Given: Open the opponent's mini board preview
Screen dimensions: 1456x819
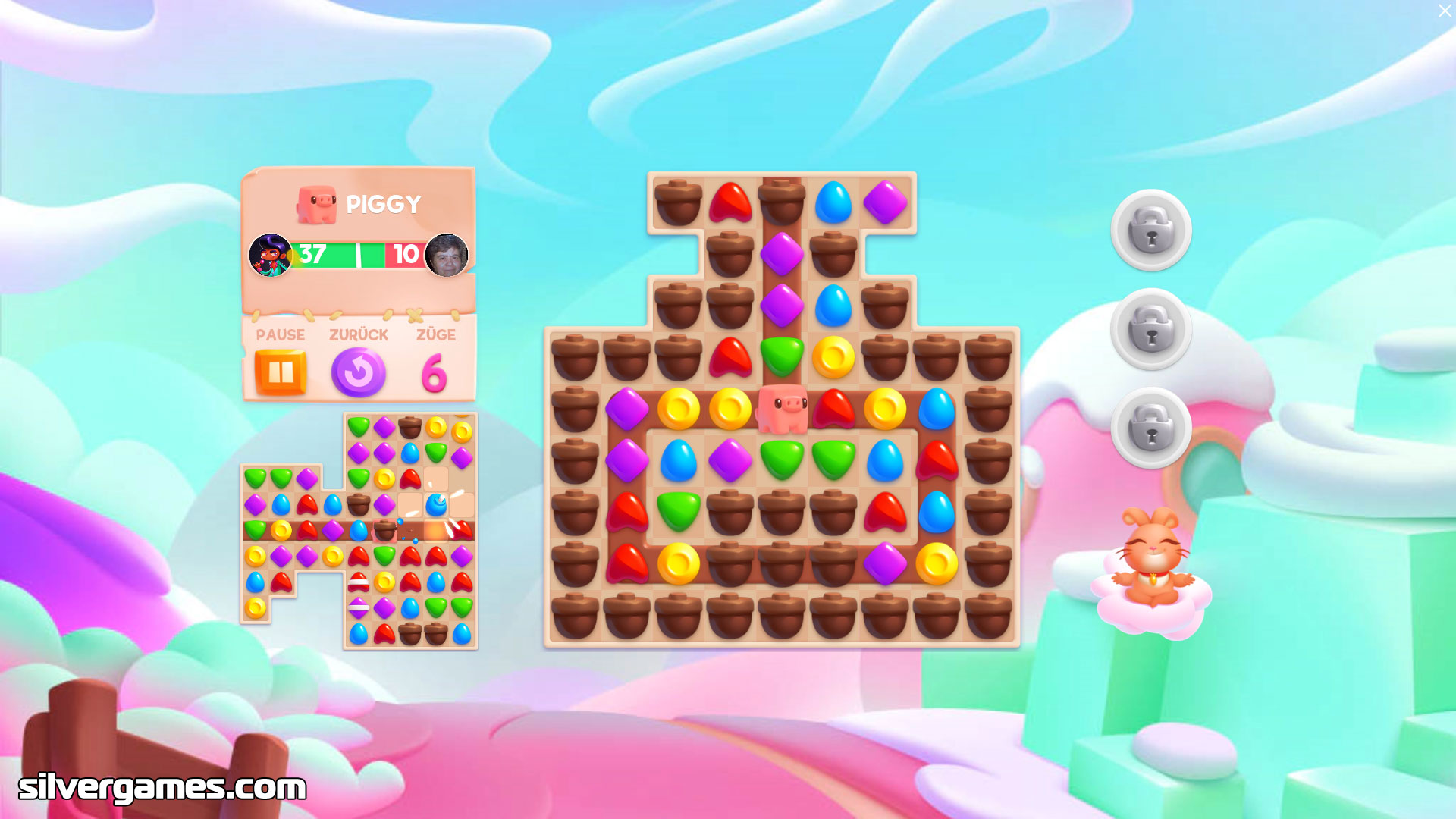Looking at the screenshot, I should click(359, 531).
